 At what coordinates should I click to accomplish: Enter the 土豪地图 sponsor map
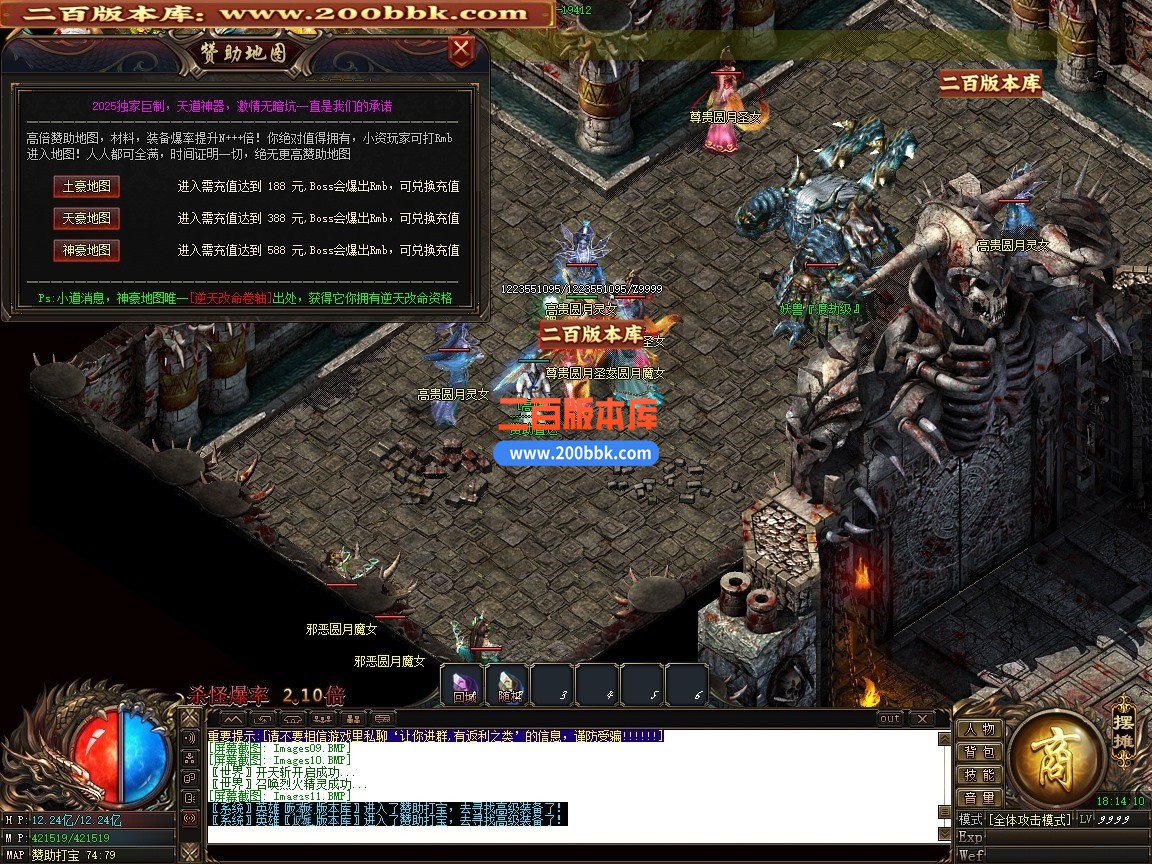(86, 187)
